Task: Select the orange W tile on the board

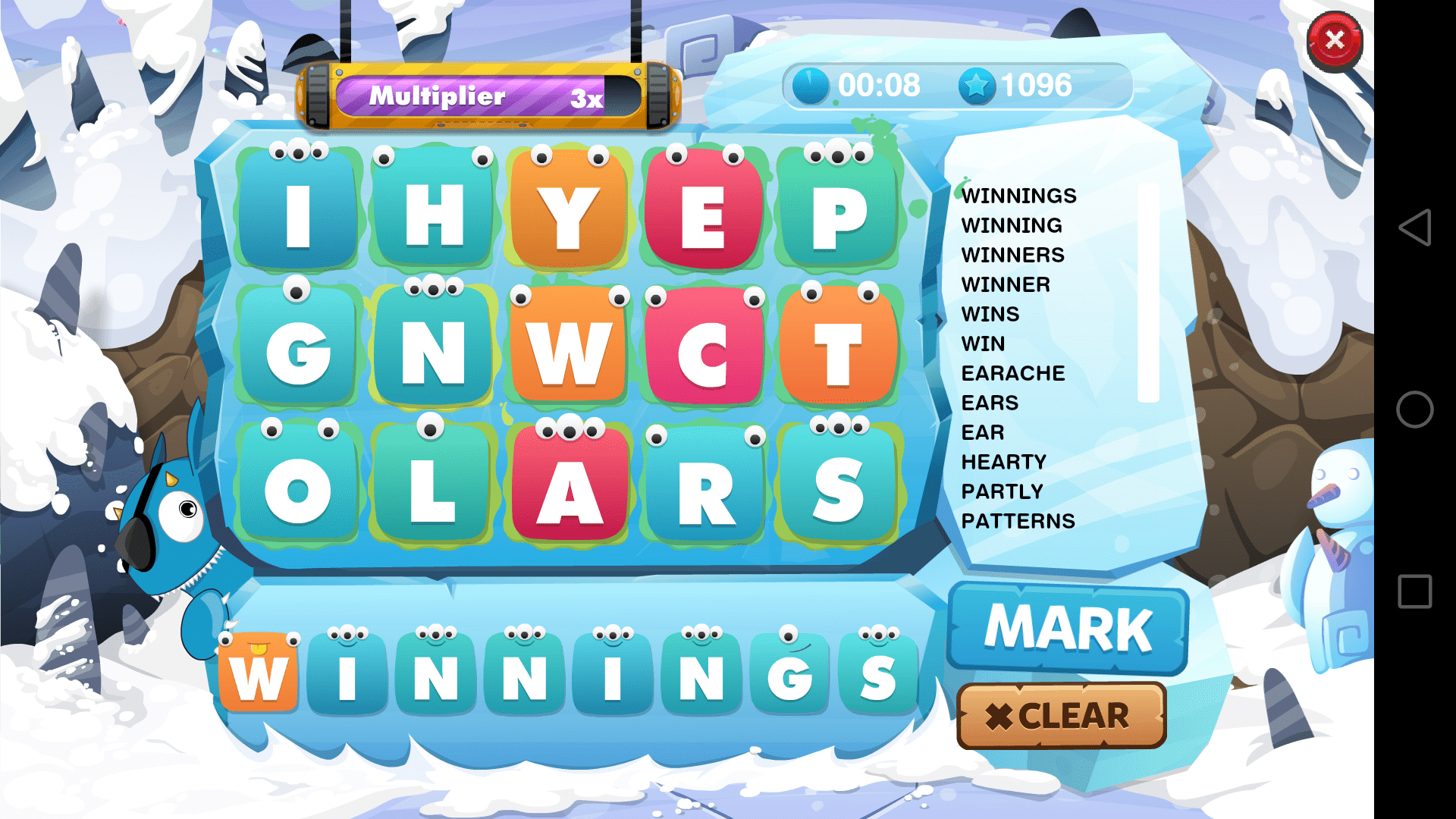Action: [x=568, y=350]
